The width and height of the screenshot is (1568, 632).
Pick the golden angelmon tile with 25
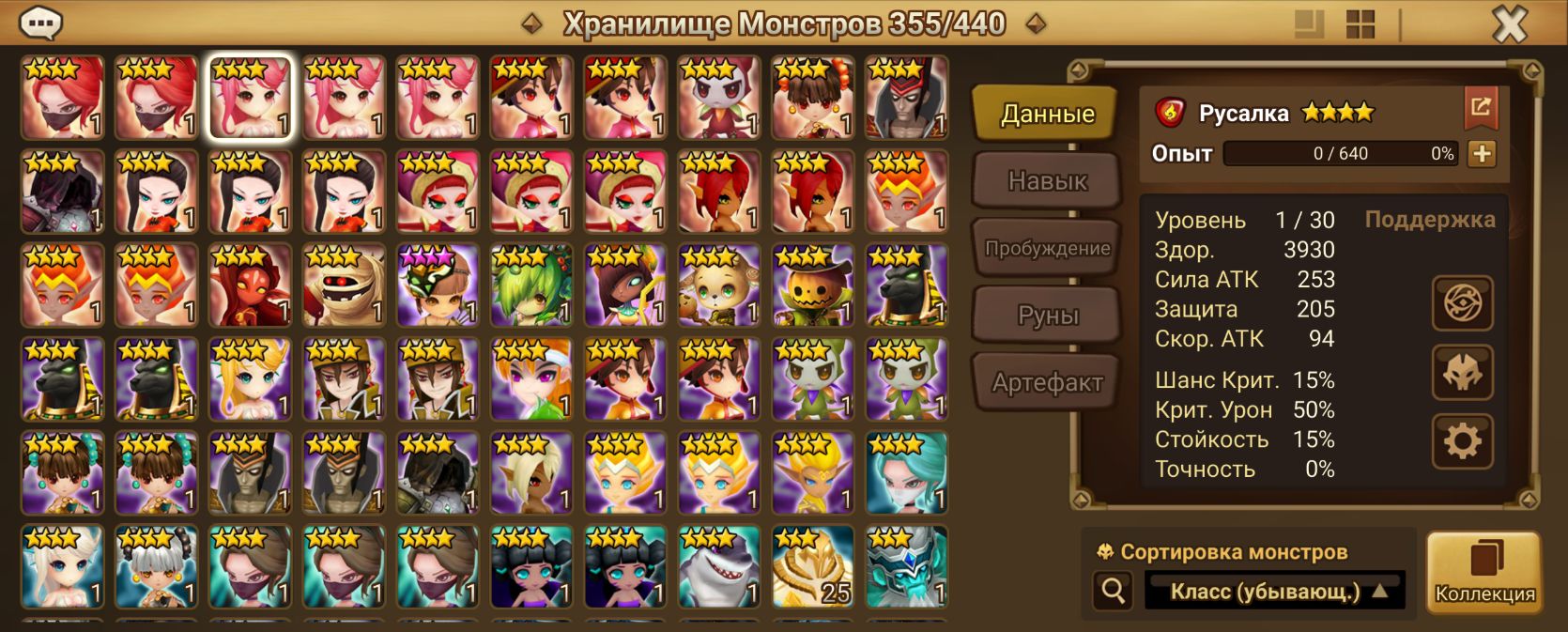(813, 567)
